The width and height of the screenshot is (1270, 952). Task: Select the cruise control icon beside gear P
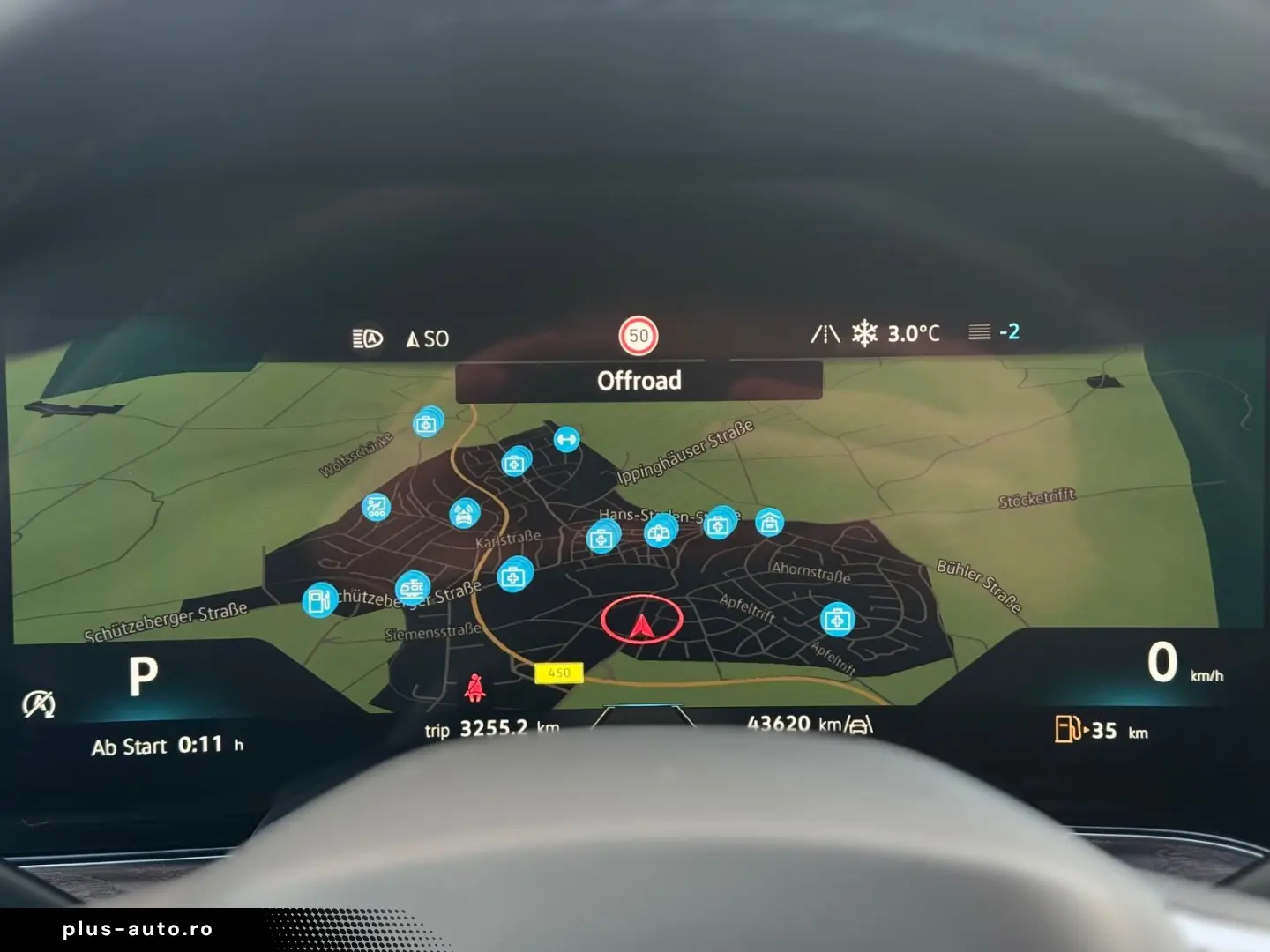click(39, 703)
